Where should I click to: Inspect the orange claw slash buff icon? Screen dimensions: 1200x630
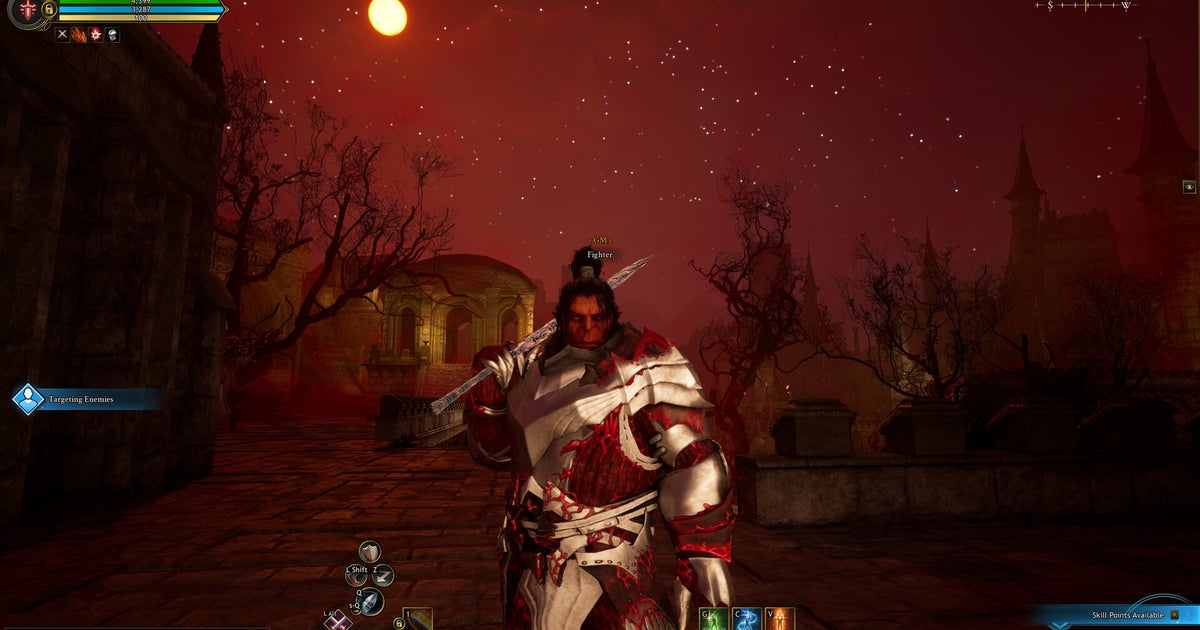79,35
